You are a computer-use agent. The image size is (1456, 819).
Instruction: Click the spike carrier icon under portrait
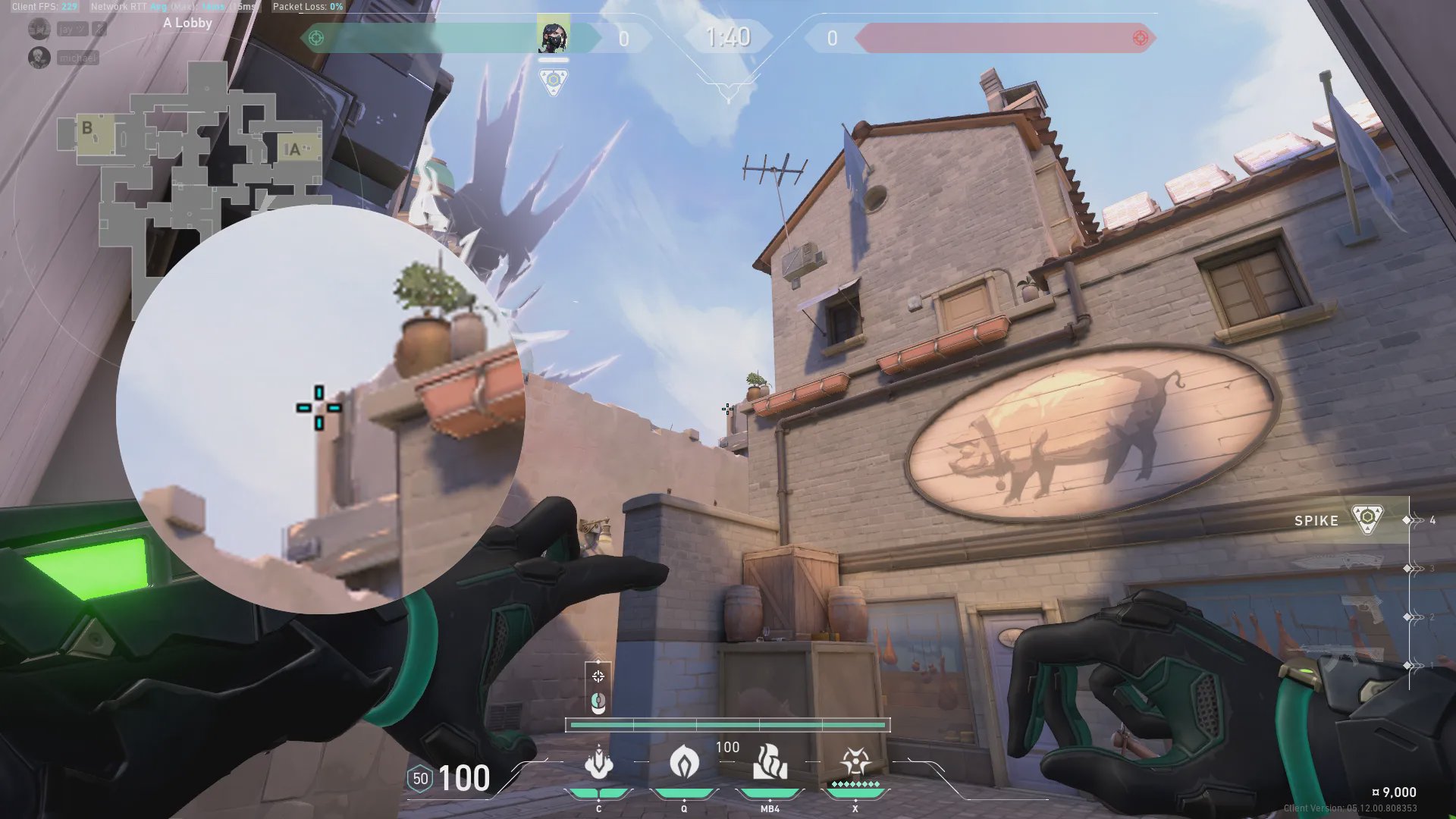click(553, 80)
